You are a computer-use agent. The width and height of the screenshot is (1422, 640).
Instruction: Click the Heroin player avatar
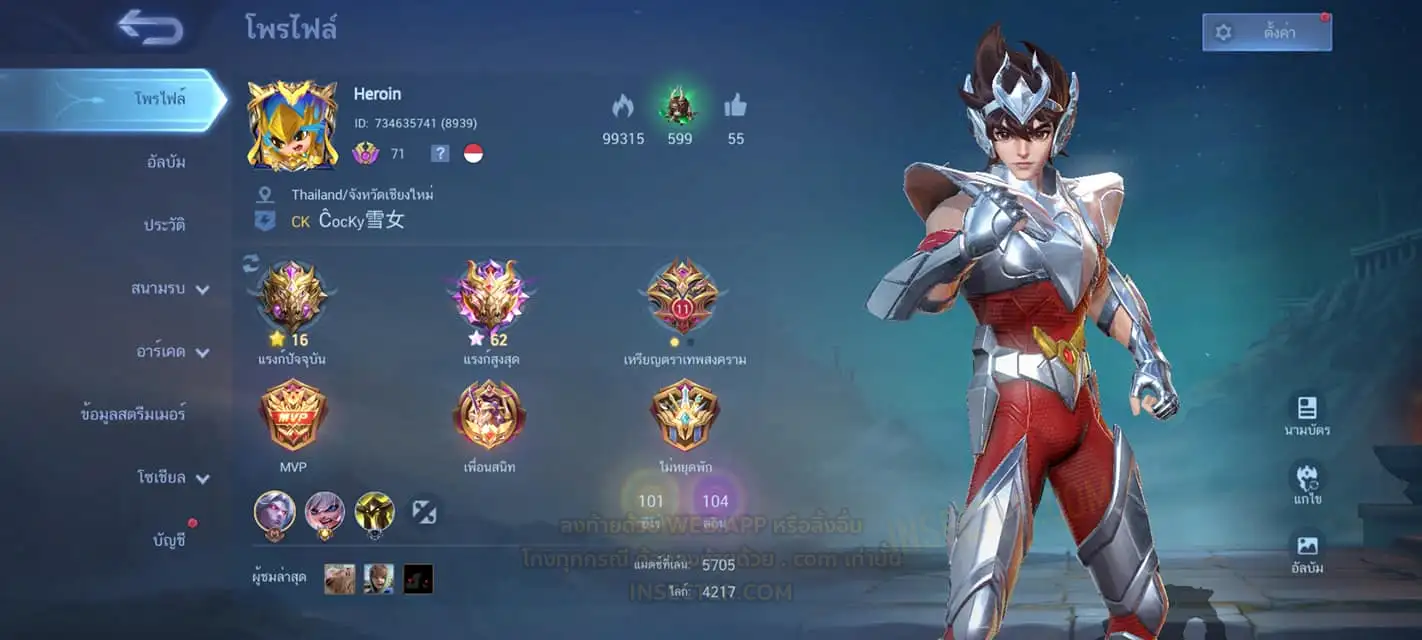click(292, 126)
